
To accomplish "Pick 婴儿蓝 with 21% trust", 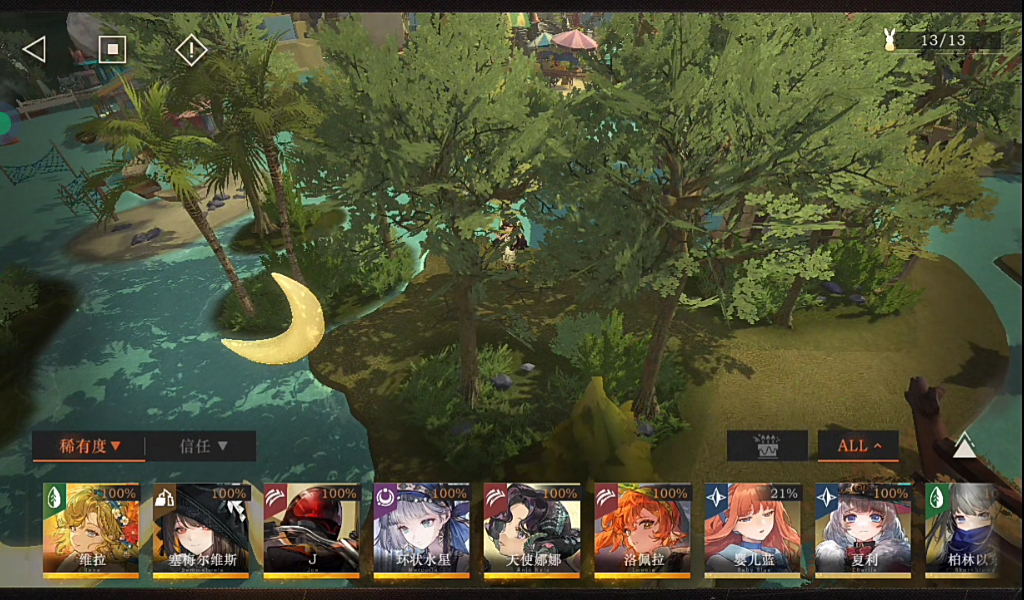I will tap(752, 531).
